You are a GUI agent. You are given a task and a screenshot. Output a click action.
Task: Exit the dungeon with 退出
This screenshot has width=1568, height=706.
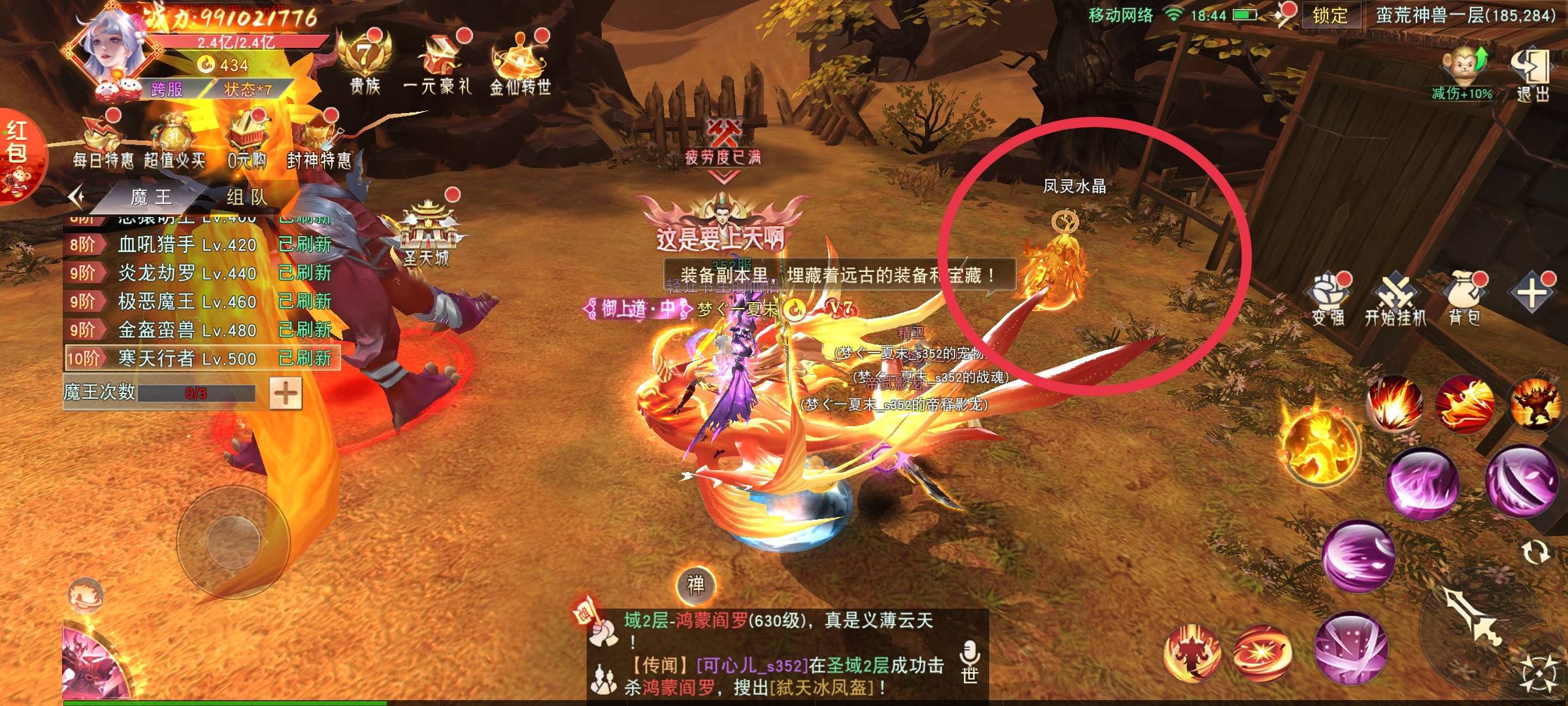[1531, 73]
